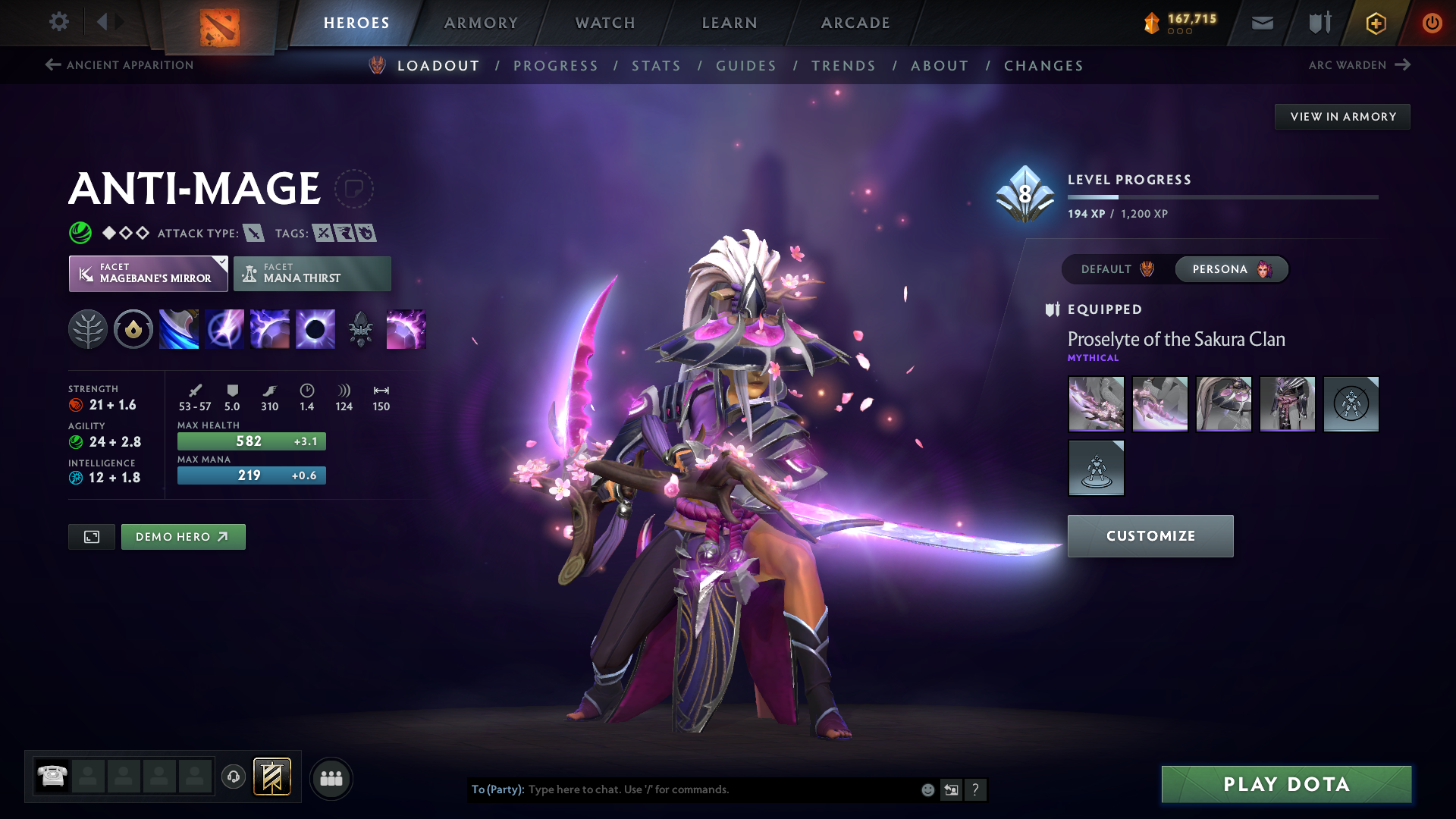
Task: Switch to the ARMORY menu
Action: click(481, 23)
